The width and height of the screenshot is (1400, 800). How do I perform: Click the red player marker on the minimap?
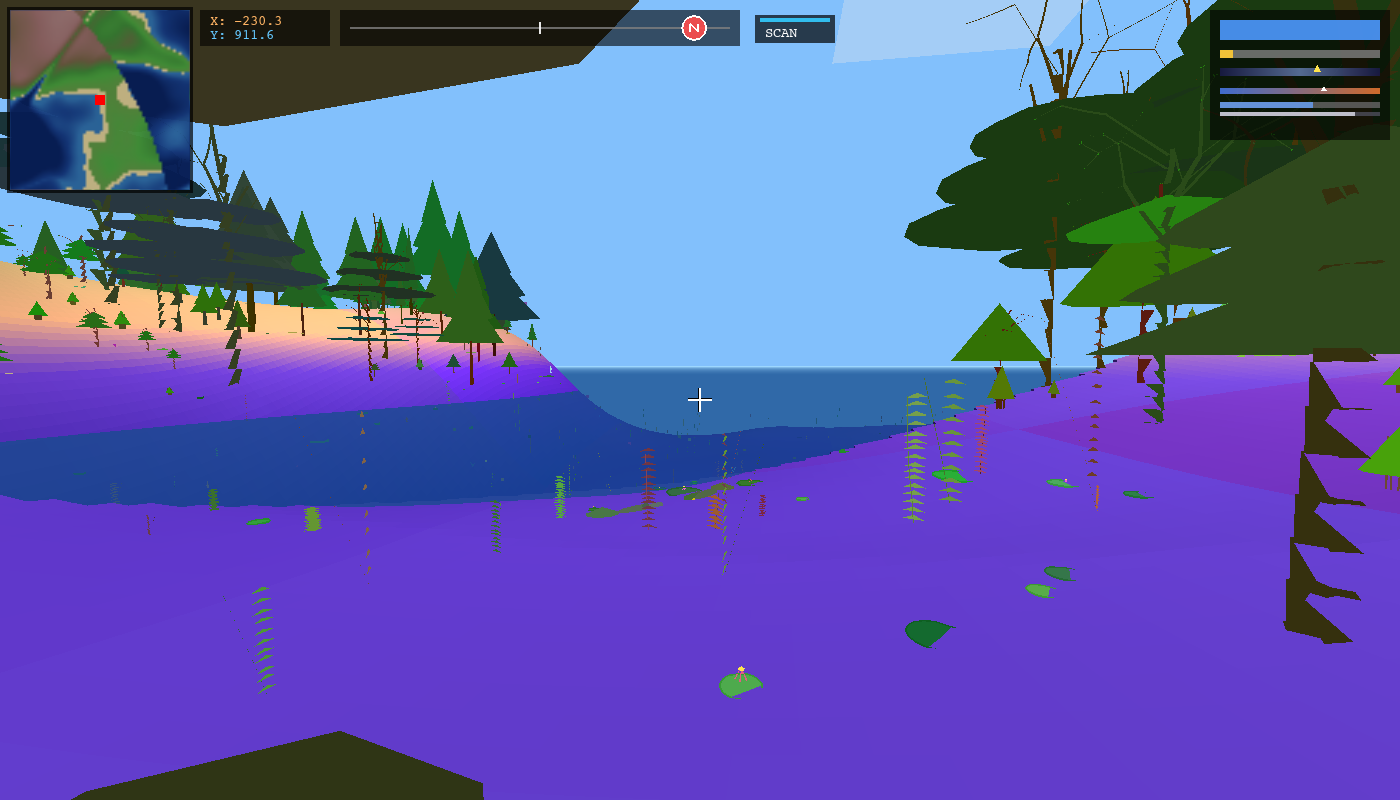click(x=99, y=100)
